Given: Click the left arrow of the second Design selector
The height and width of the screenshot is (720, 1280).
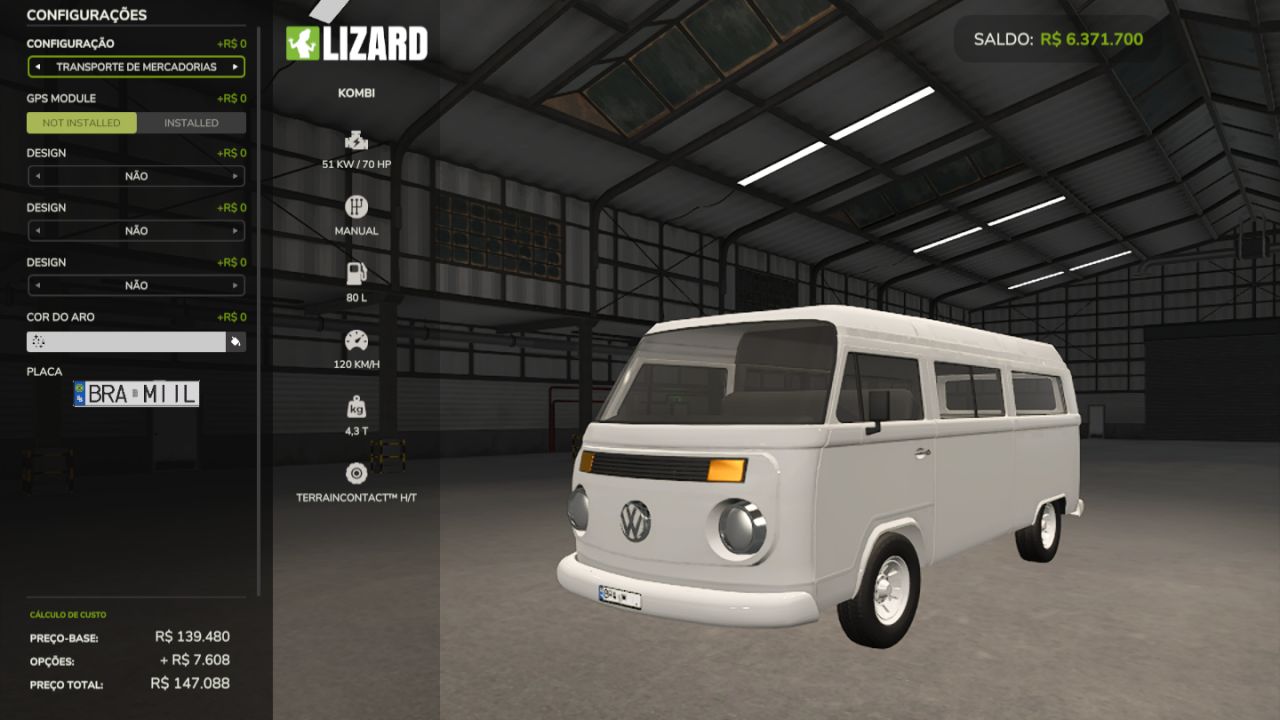Looking at the screenshot, I should [39, 231].
